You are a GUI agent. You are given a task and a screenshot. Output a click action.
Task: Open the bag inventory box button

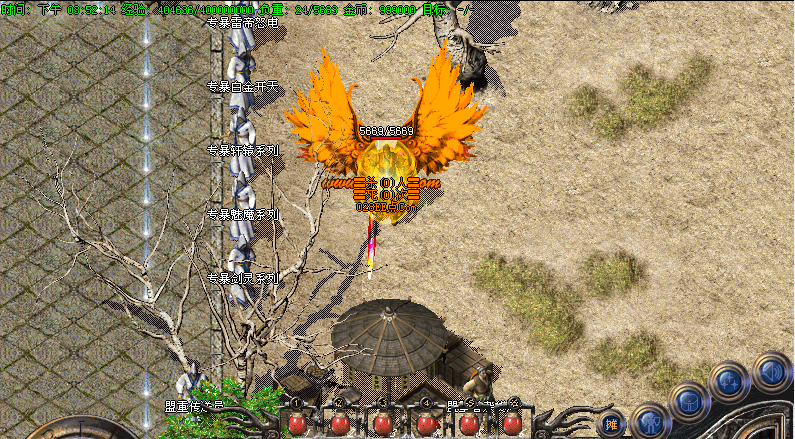[689, 402]
